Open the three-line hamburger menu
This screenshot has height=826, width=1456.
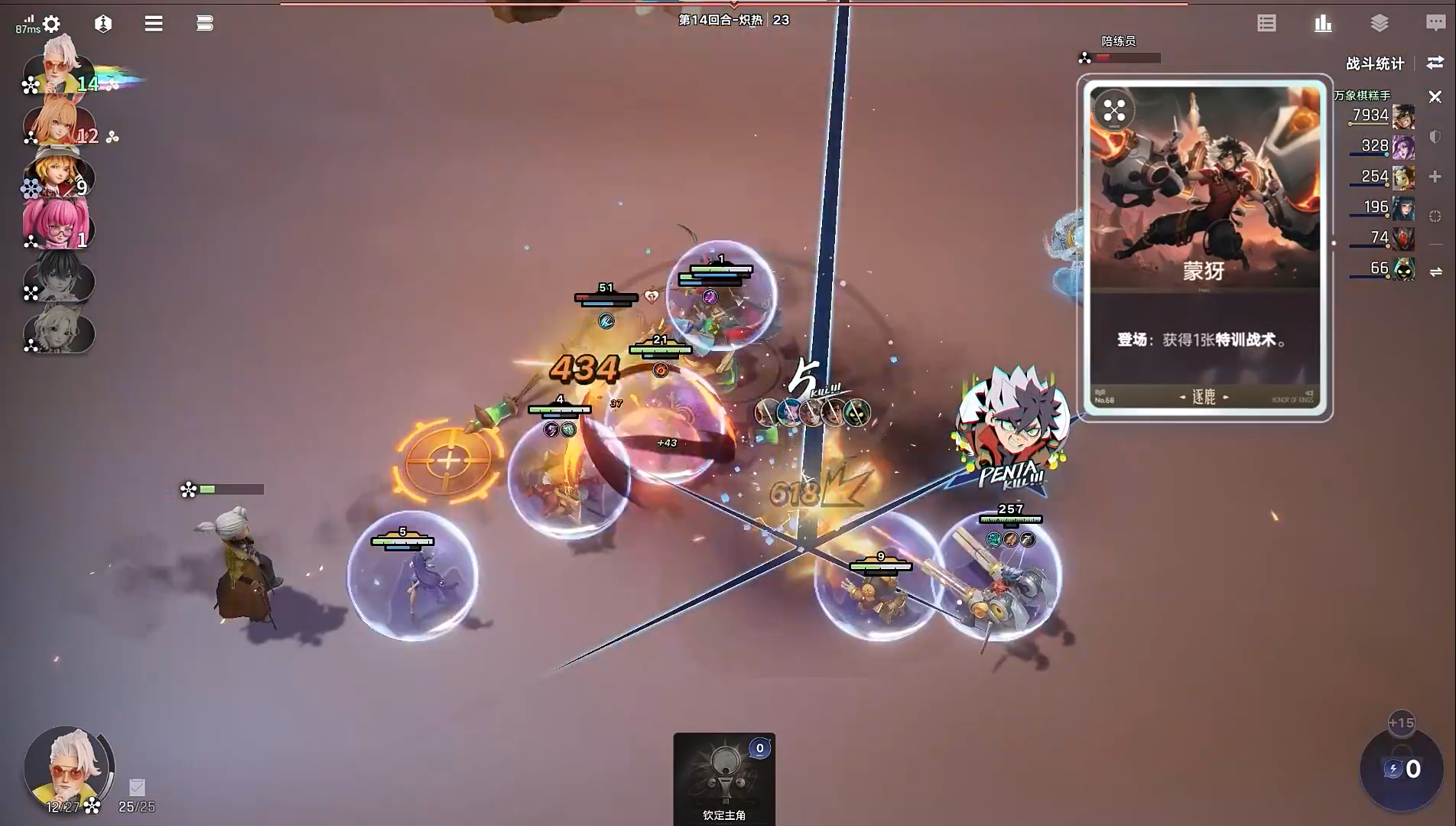pyautogui.click(x=154, y=24)
